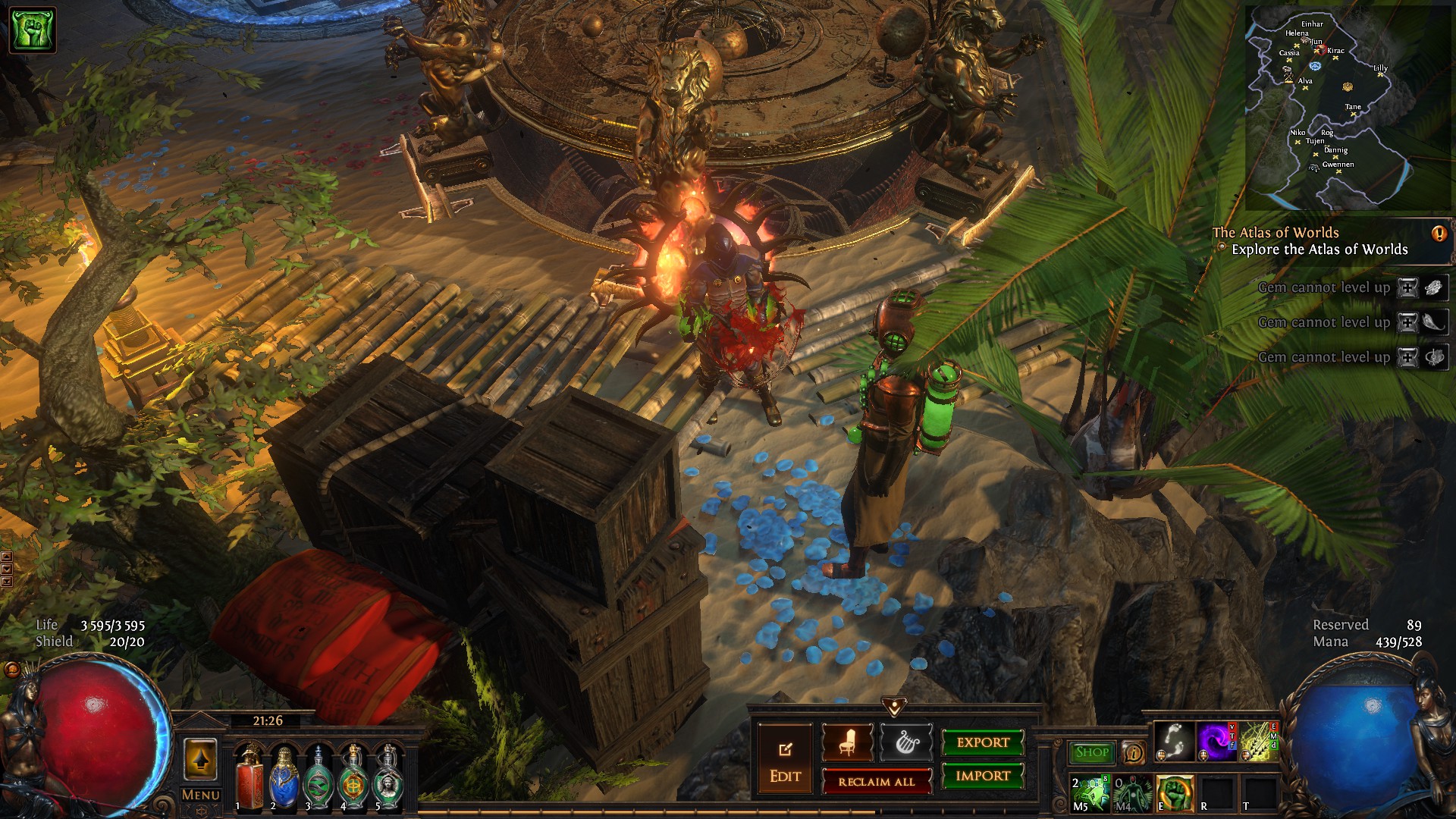The height and width of the screenshot is (819, 1456).
Task: Open the harp music button
Action: click(x=905, y=742)
